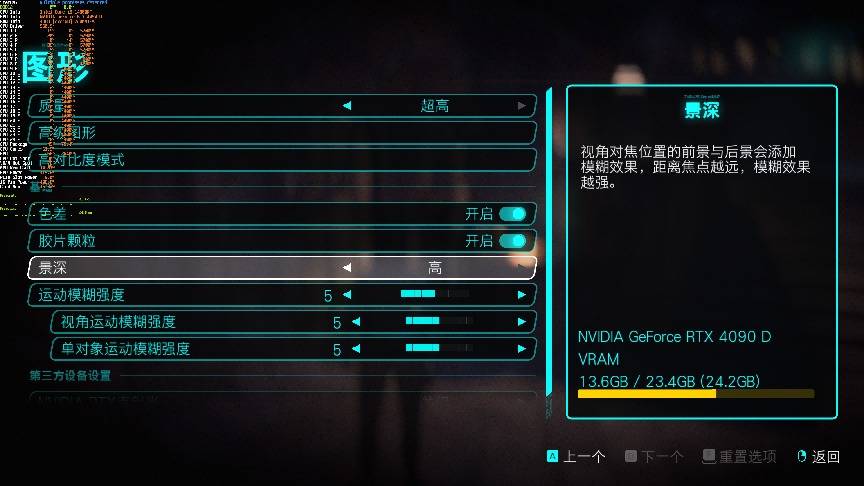Click the 单对象运动模糊强度 slider bar
Viewport: 864px width, 486px height.
(438, 349)
